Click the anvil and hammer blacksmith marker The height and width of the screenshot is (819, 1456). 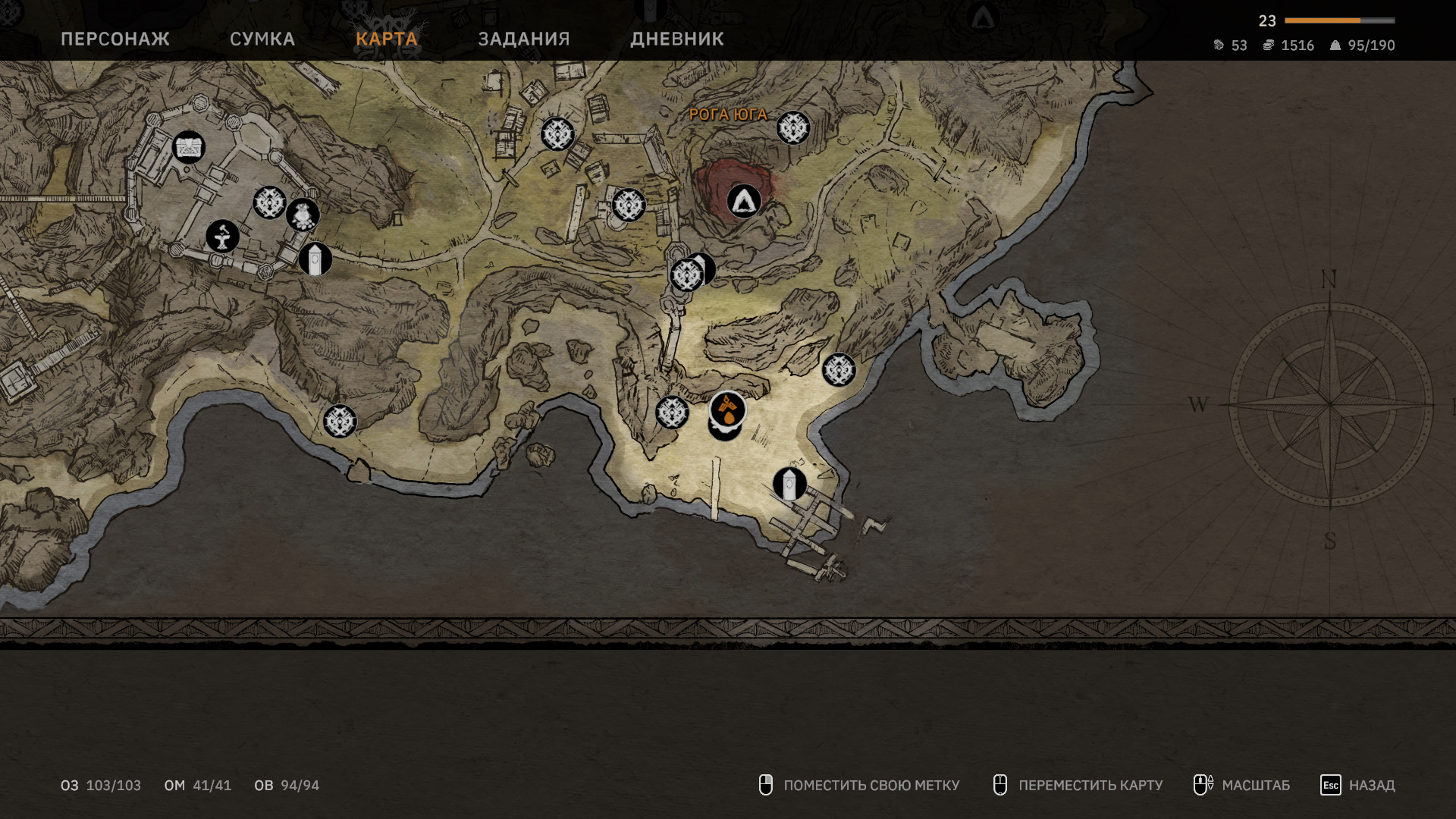tap(223, 237)
